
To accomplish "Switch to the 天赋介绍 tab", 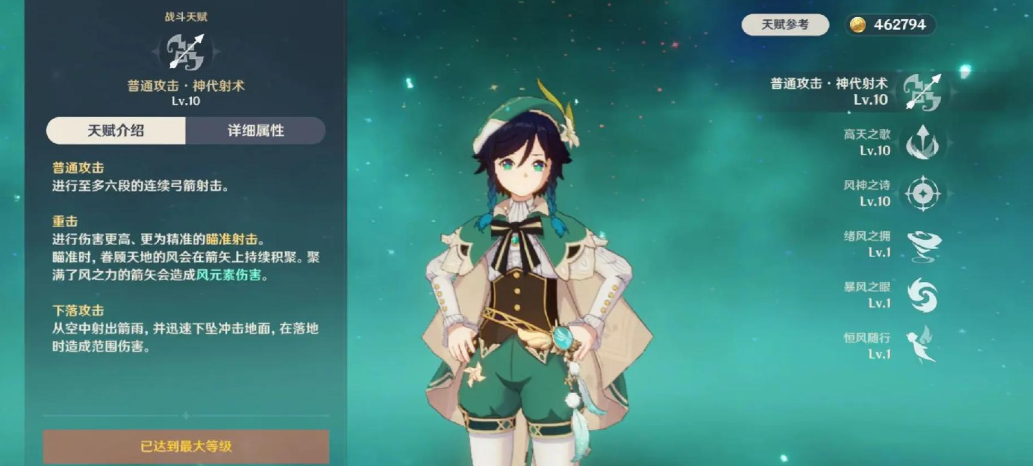I will [x=116, y=130].
